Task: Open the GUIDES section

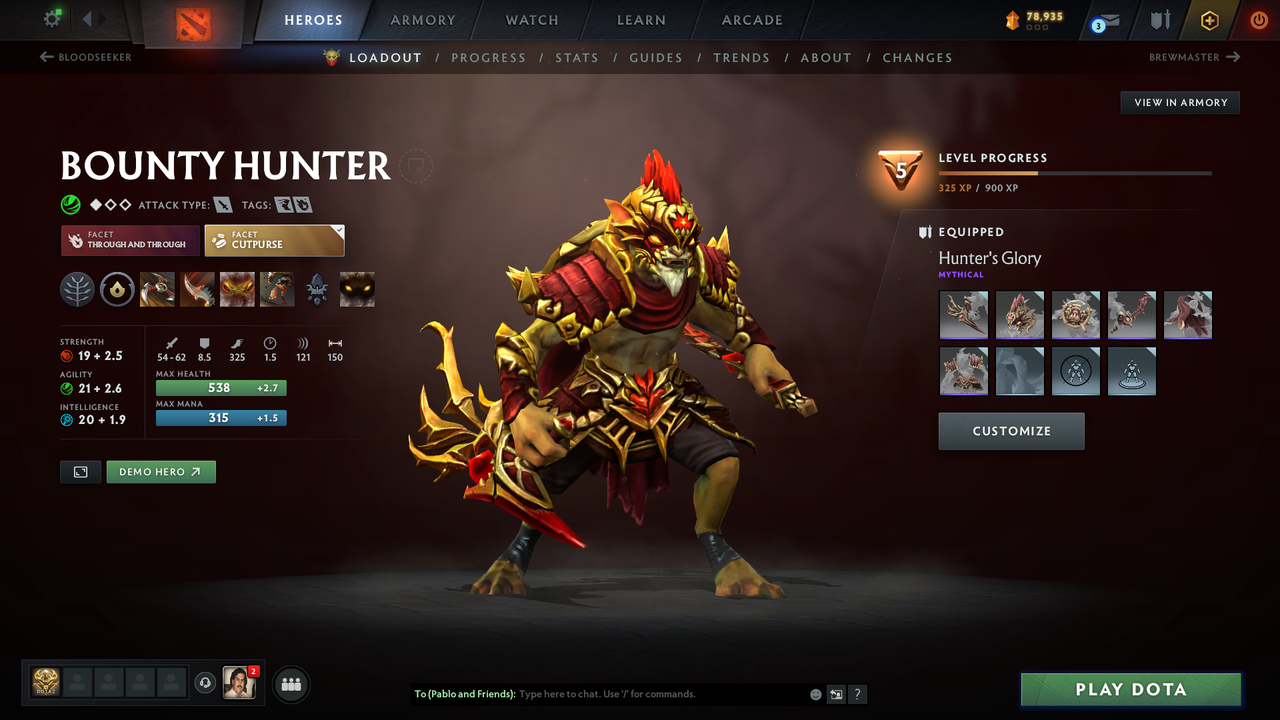Action: click(656, 57)
